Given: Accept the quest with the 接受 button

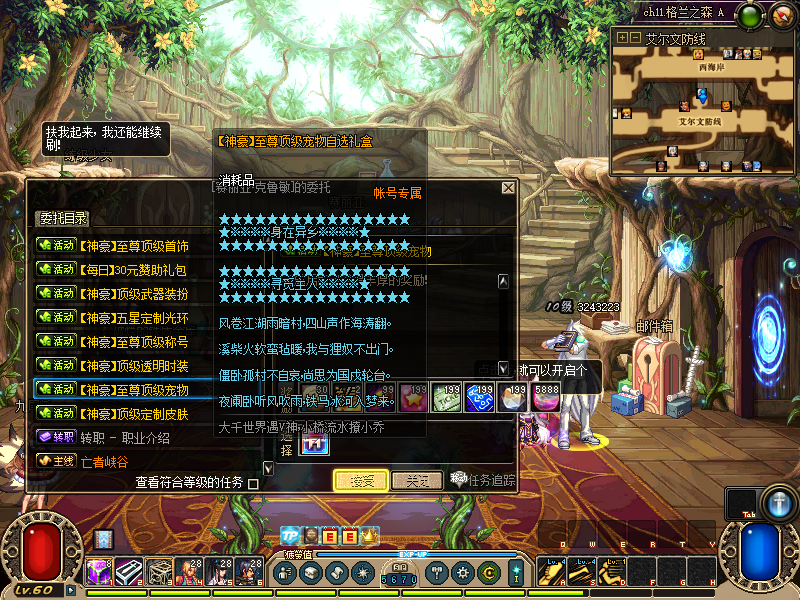Looking at the screenshot, I should [x=361, y=481].
